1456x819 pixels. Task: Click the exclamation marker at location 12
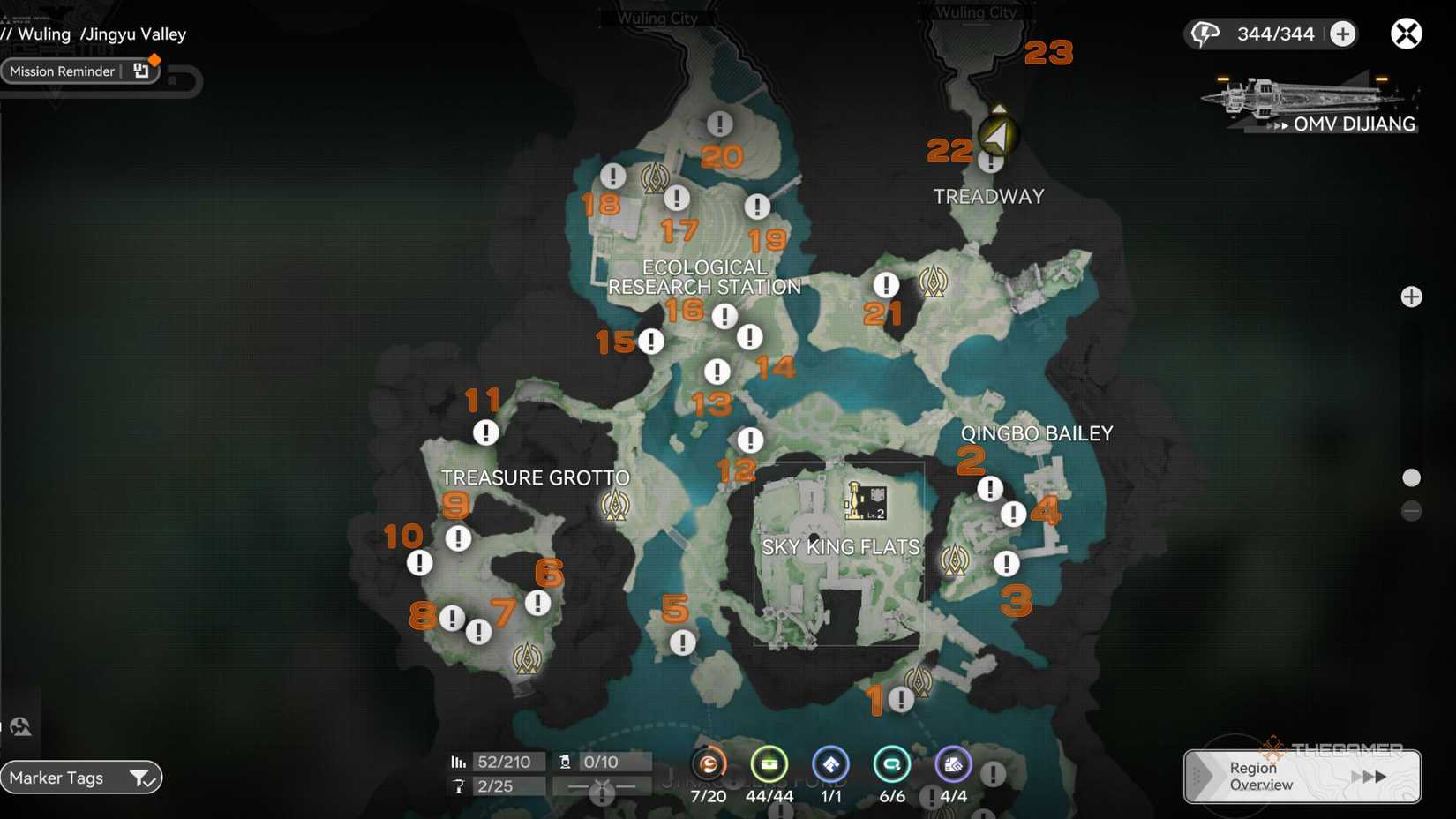pos(749,440)
